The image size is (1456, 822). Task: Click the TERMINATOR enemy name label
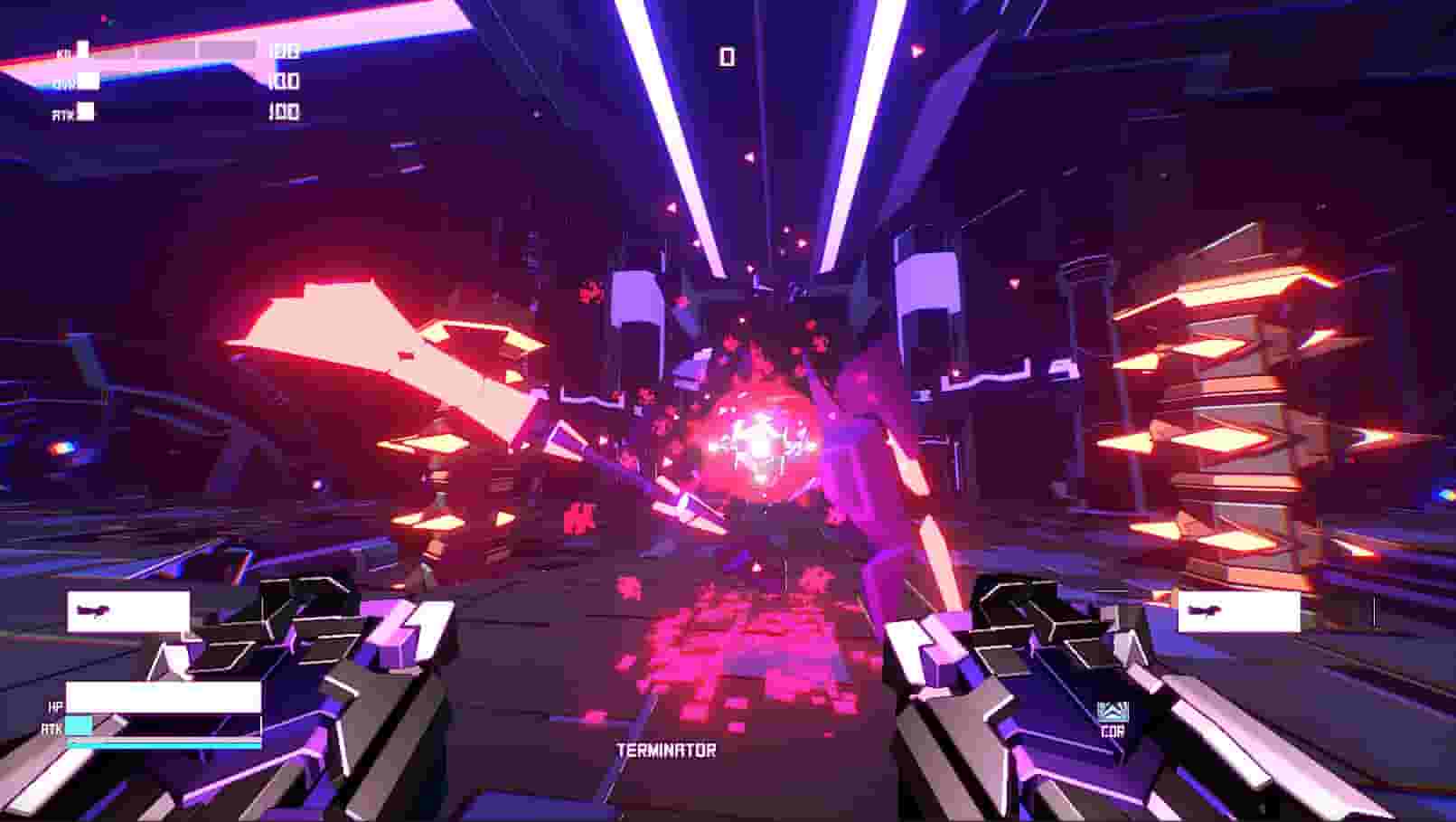[666, 748]
